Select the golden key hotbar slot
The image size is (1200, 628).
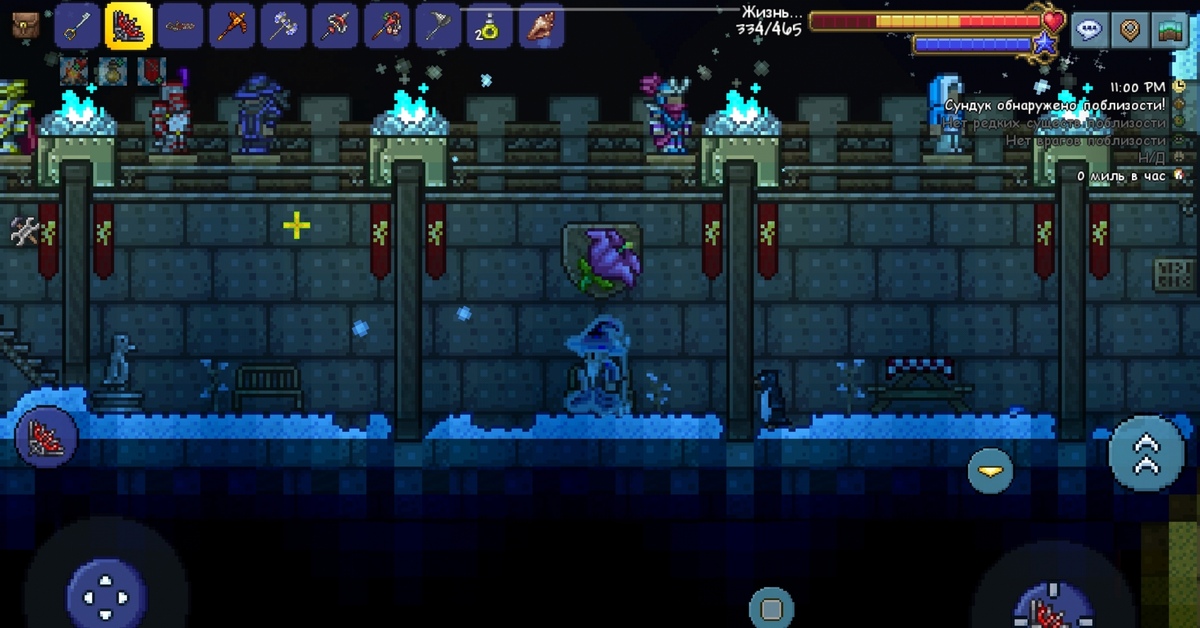tap(77, 26)
